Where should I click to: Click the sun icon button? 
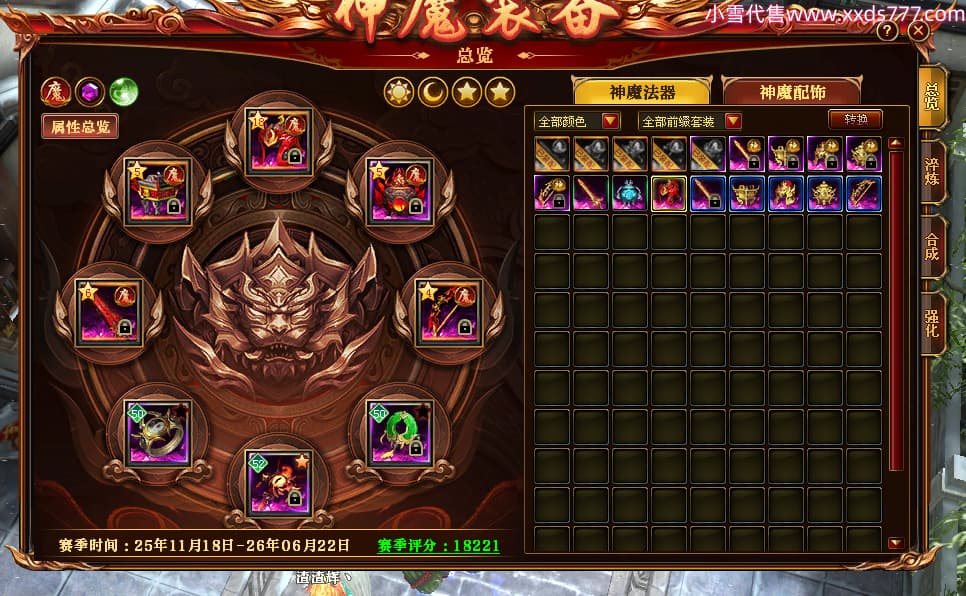coord(399,93)
